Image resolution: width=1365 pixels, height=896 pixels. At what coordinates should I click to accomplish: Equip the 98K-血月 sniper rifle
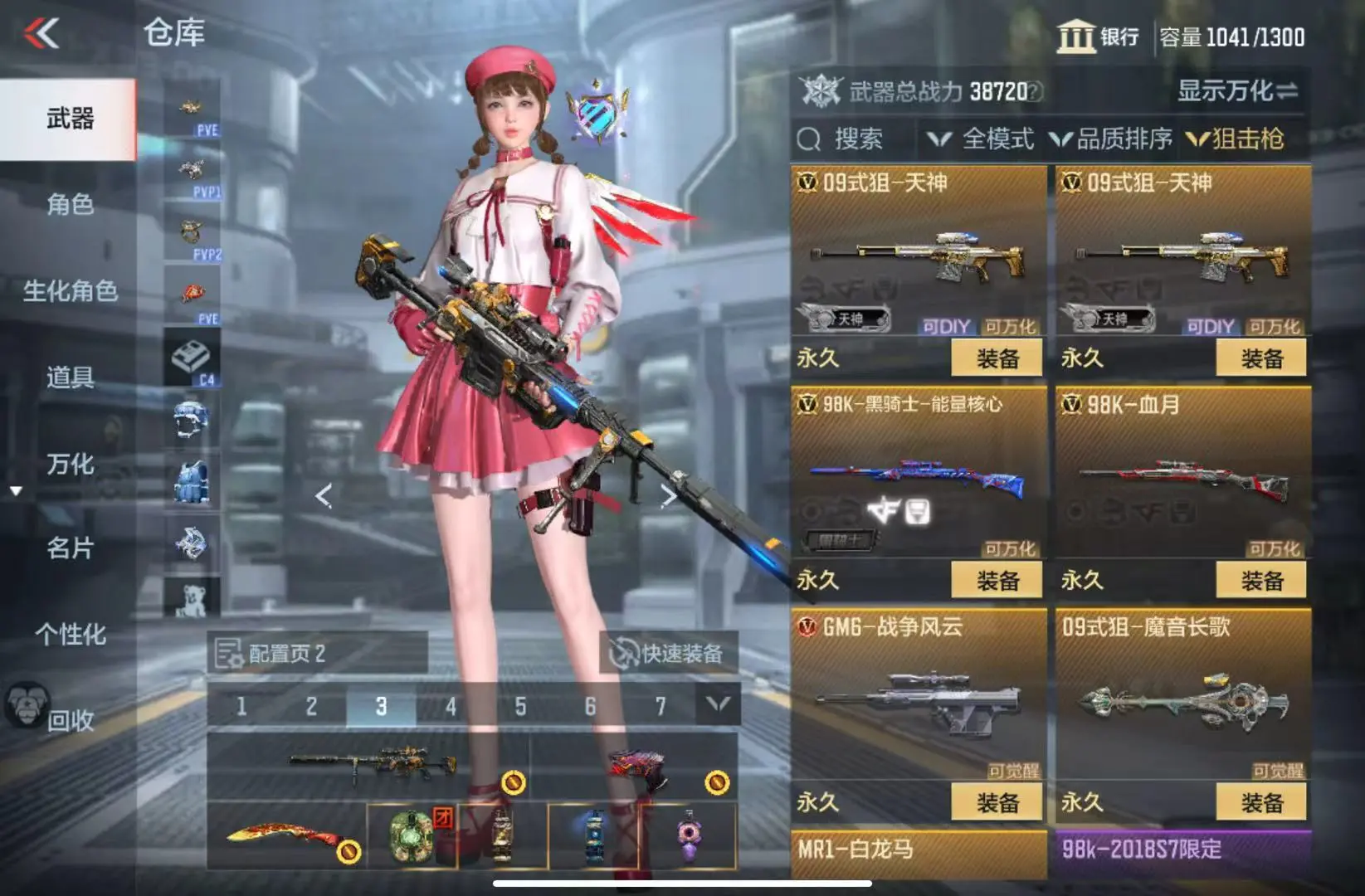coord(1260,580)
